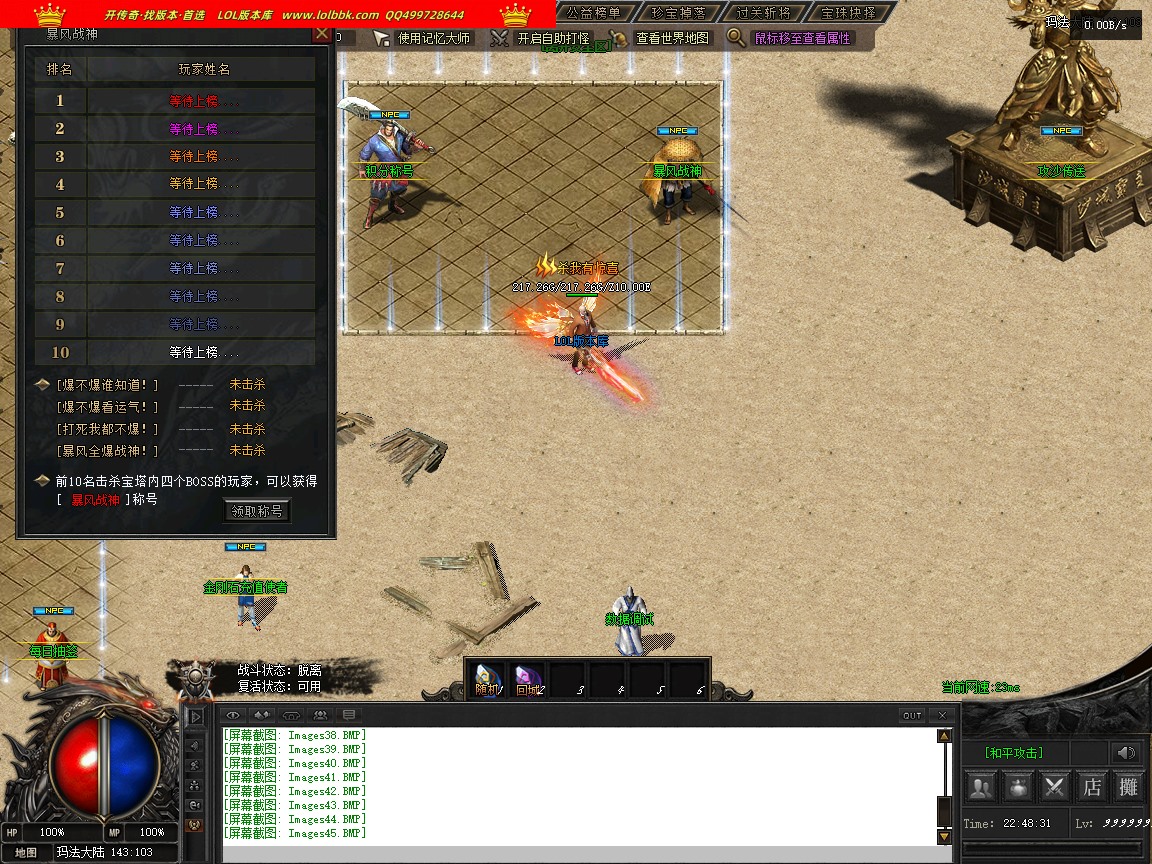Image resolution: width=1152 pixels, height=864 pixels.
Task: Switch to the 过关斩将 tab
Action: tap(762, 13)
